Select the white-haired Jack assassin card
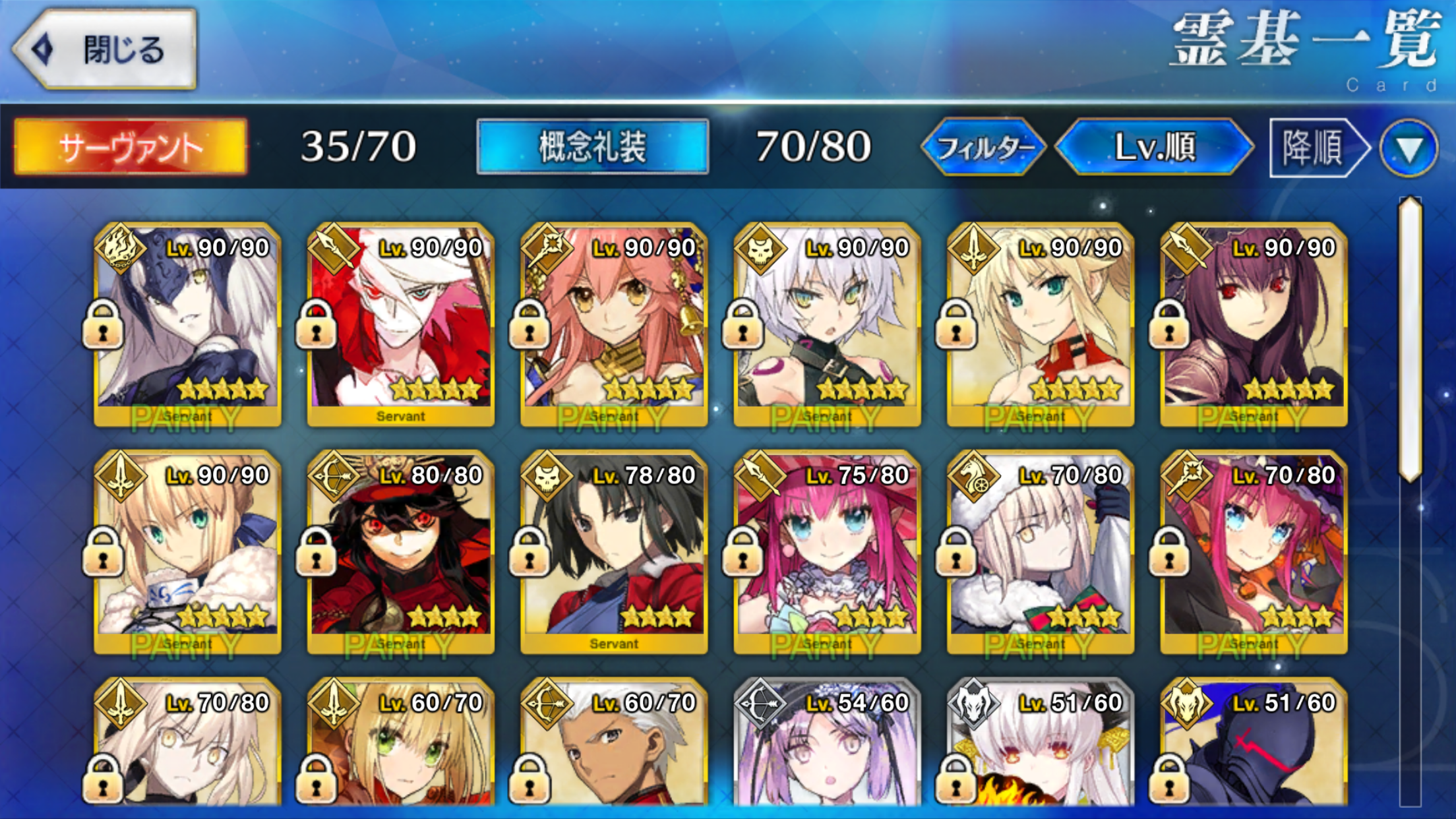 coord(827,324)
